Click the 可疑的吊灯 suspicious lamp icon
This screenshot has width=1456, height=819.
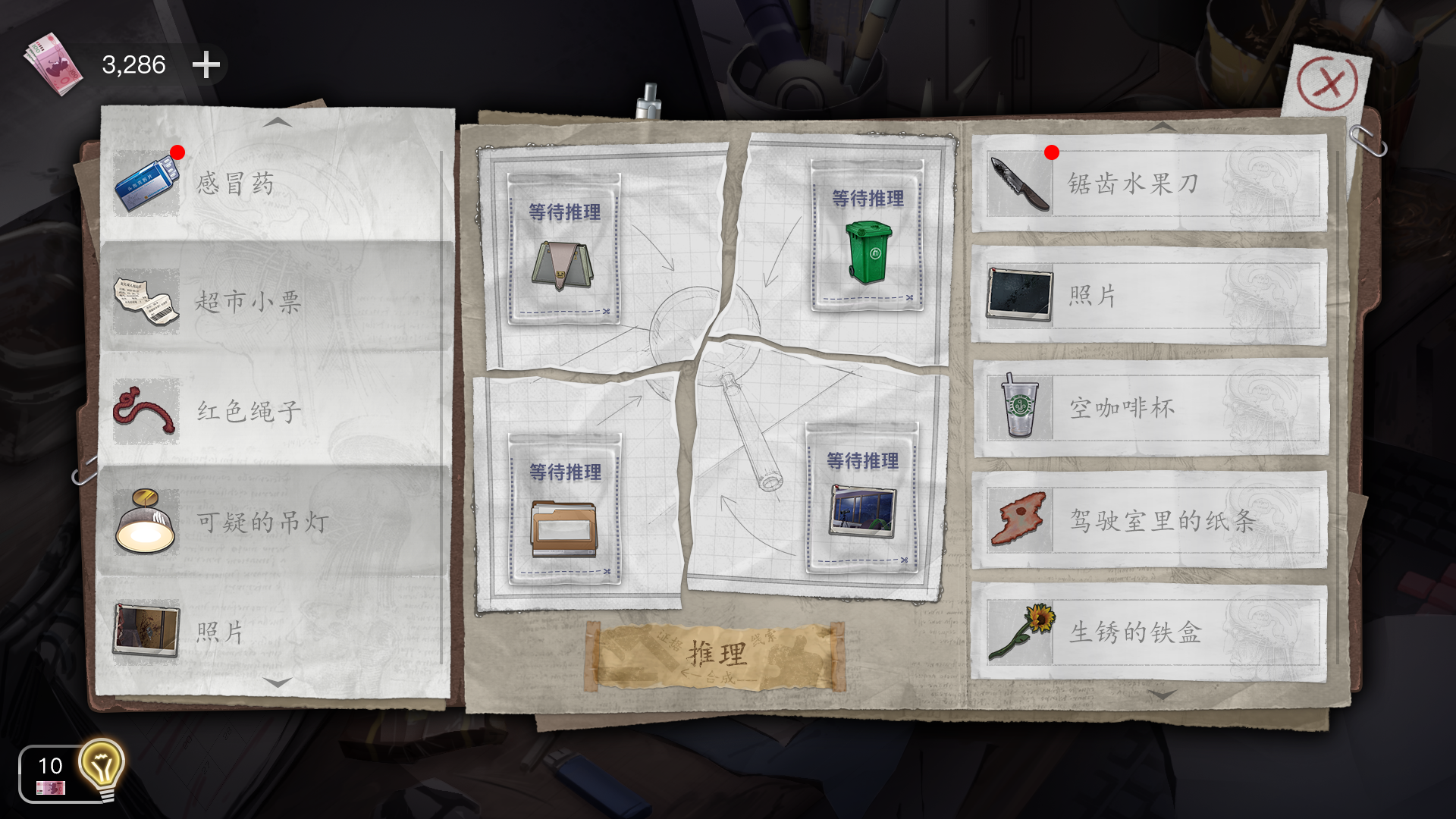pyautogui.click(x=146, y=521)
